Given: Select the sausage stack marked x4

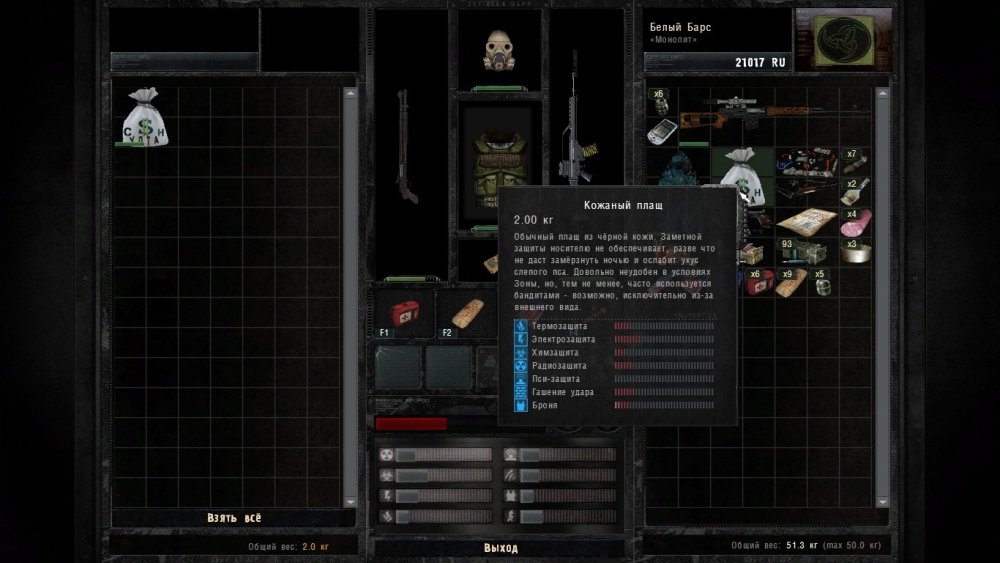Looking at the screenshot, I should pos(856,222).
